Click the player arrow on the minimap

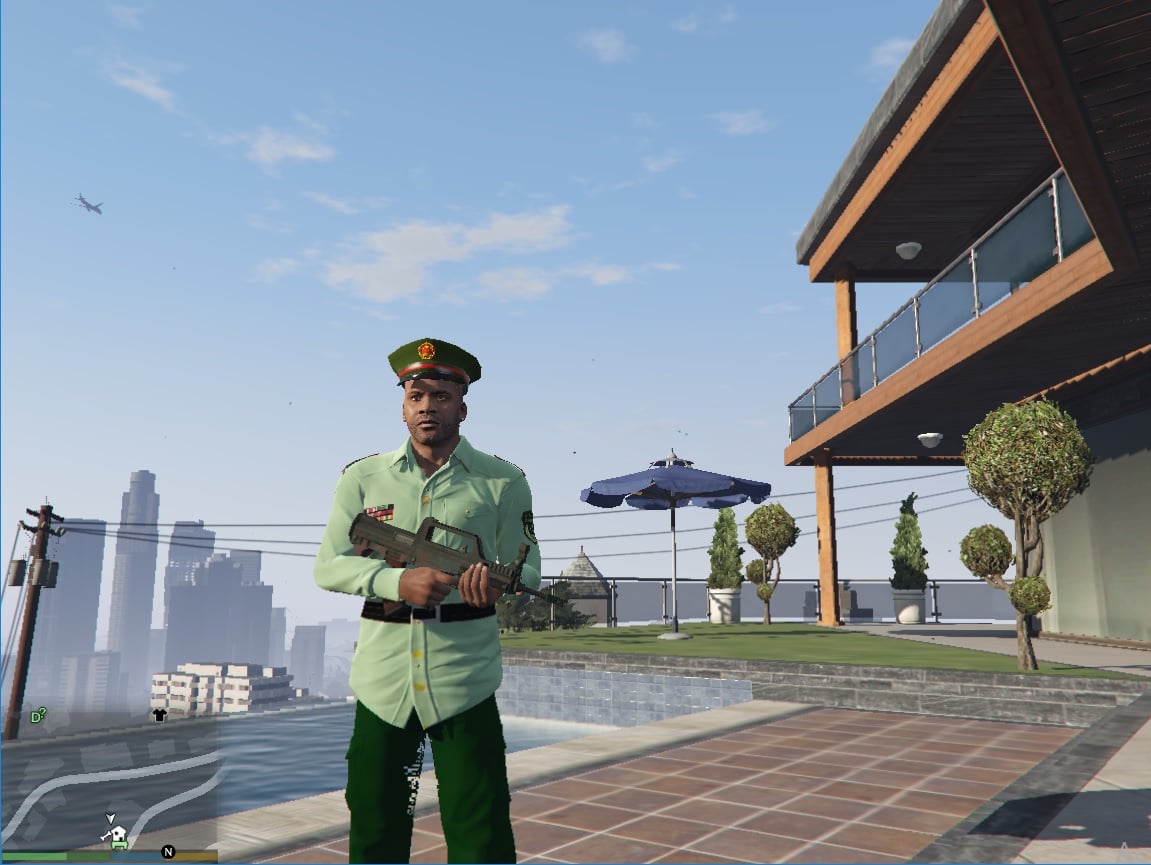coord(110,818)
